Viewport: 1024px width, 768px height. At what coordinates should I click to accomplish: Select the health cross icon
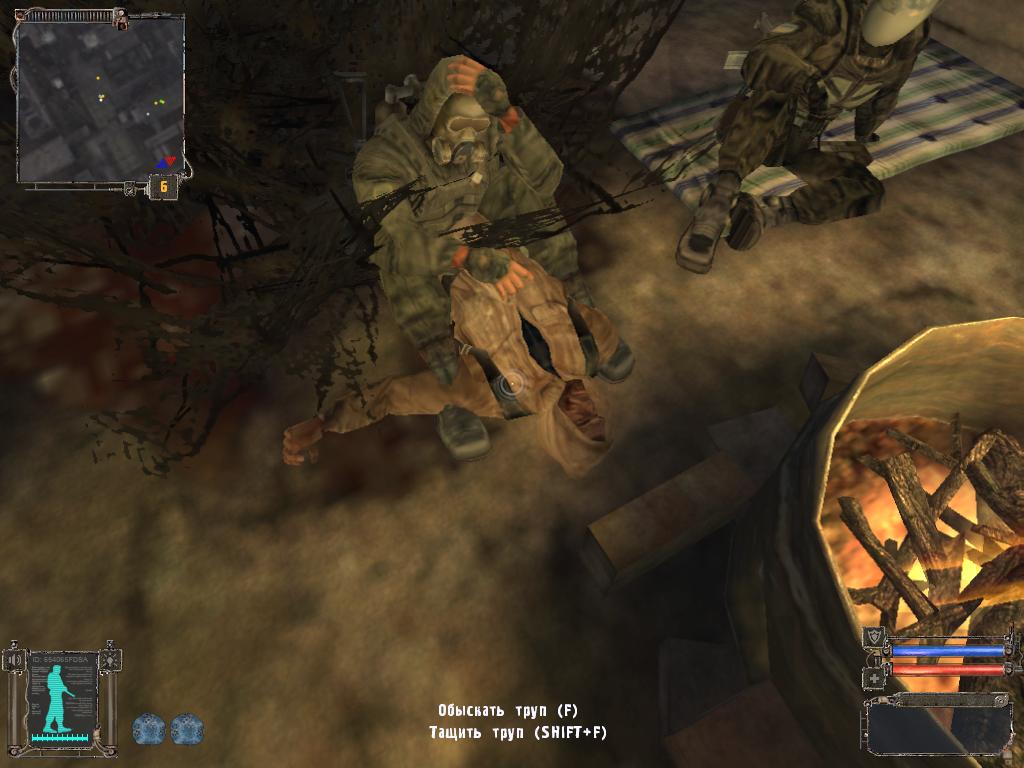[x=872, y=677]
